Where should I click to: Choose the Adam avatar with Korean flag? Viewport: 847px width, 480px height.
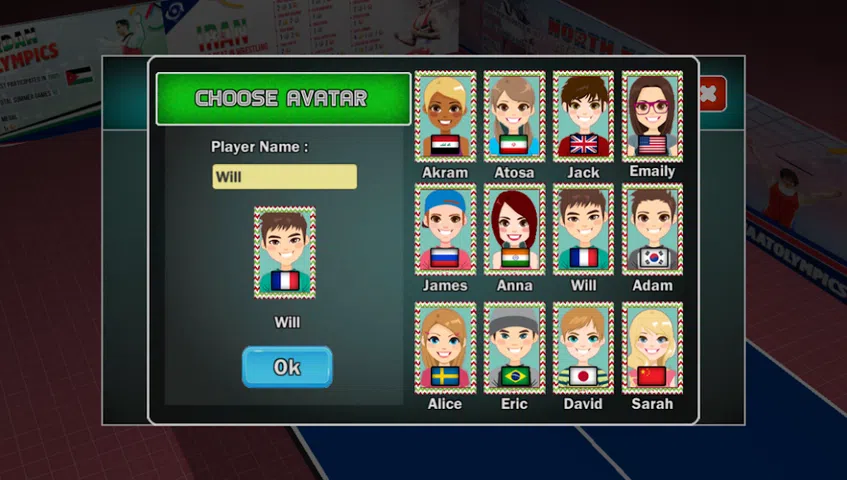[x=652, y=229]
